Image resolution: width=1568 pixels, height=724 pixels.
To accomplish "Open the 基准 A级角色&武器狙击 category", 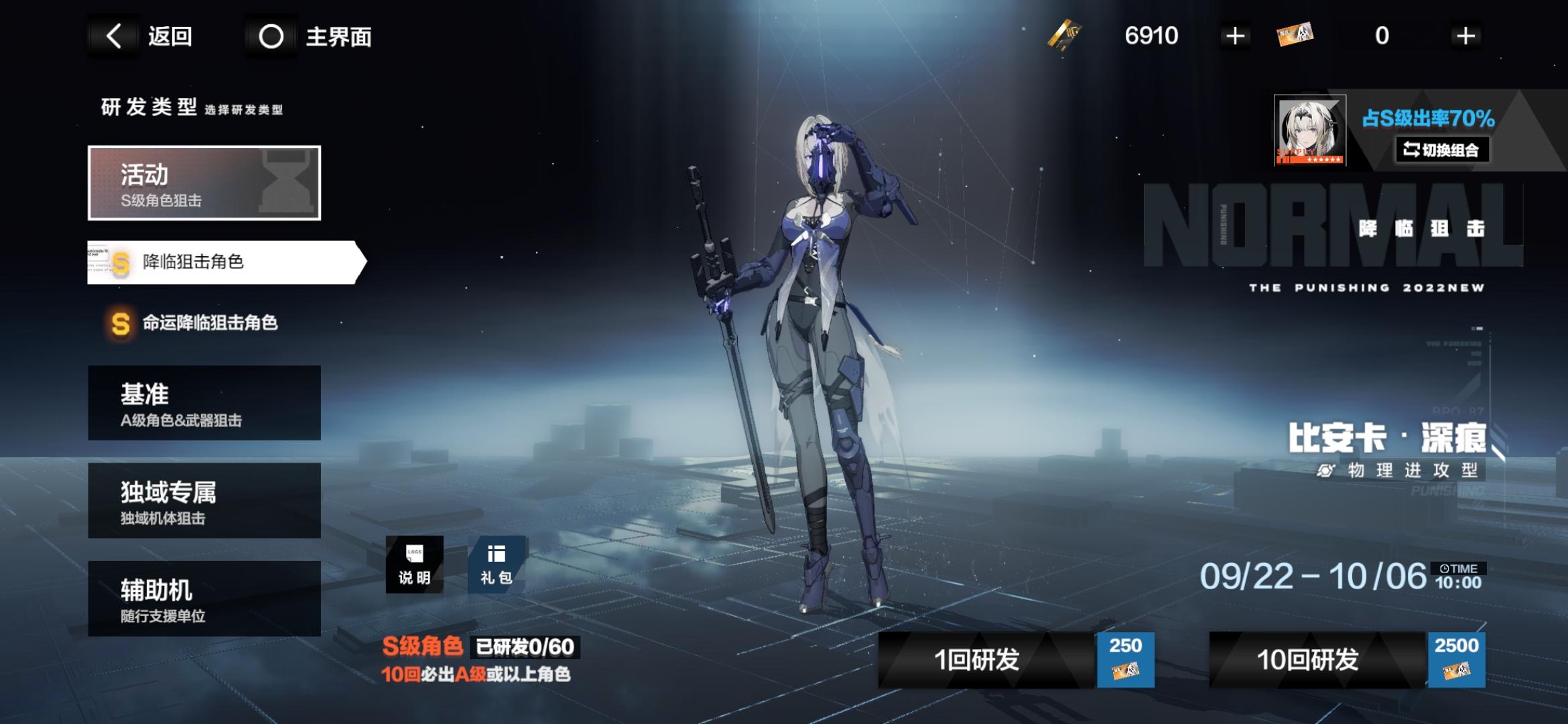I will (204, 403).
